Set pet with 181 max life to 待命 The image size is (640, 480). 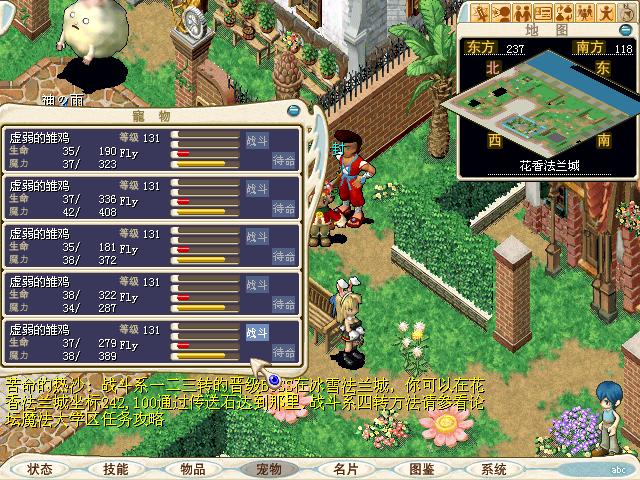click(284, 256)
